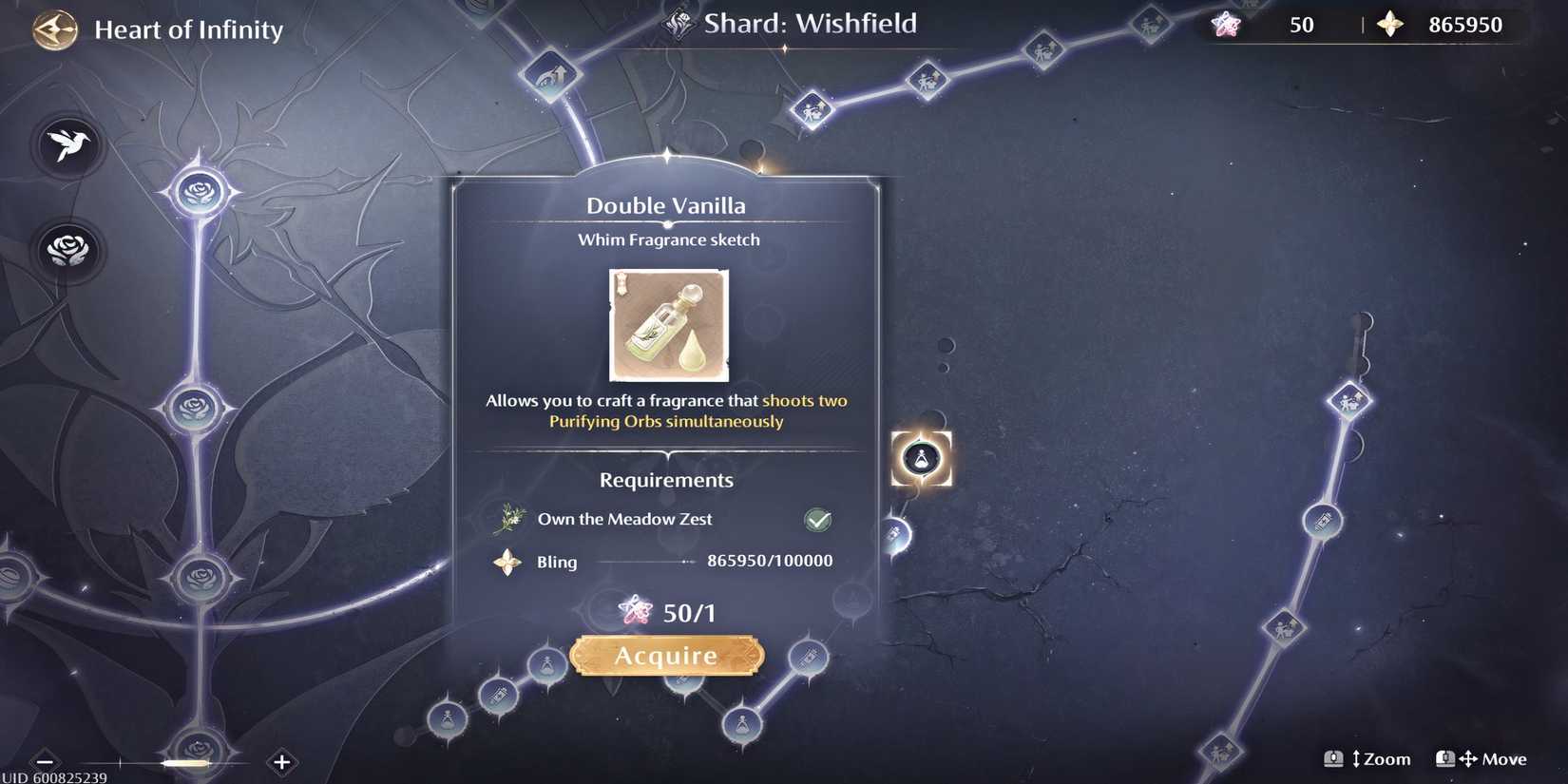Viewport: 1568px width, 784px height.
Task: Open the pink star currency icon display
Action: 1227,26
